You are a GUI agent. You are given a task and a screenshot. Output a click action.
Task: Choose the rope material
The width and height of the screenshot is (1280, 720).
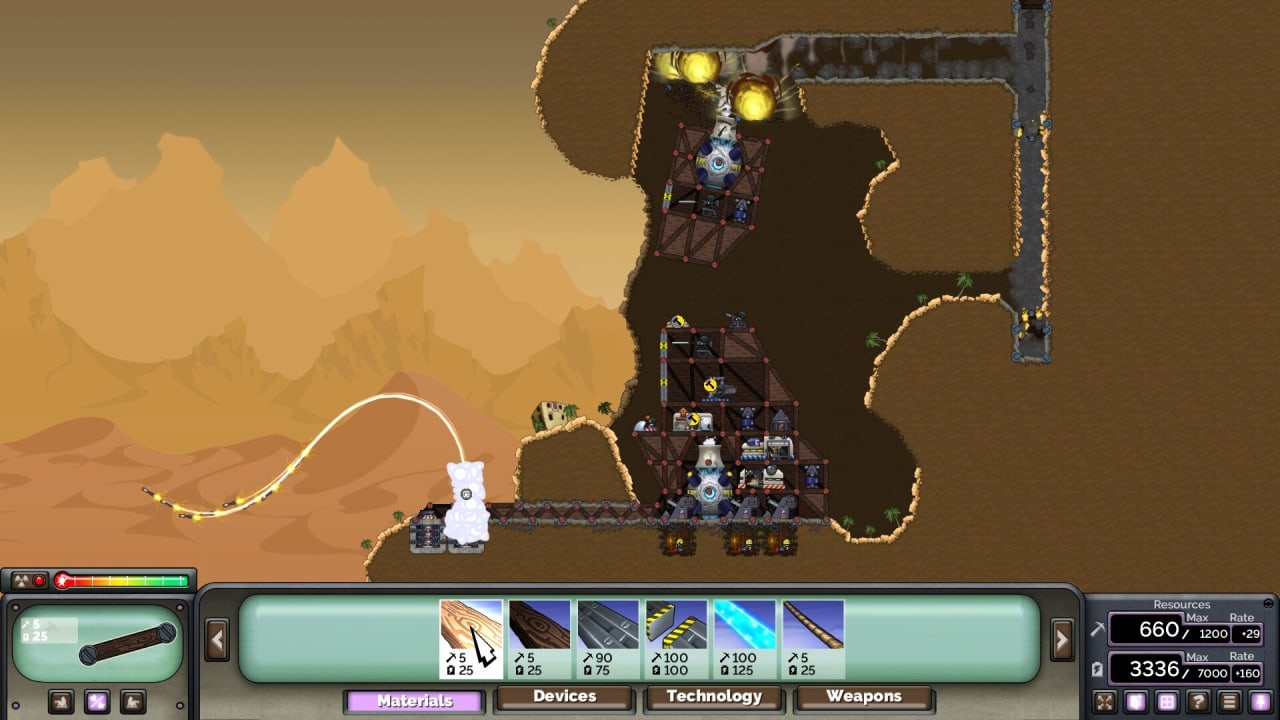pos(813,639)
